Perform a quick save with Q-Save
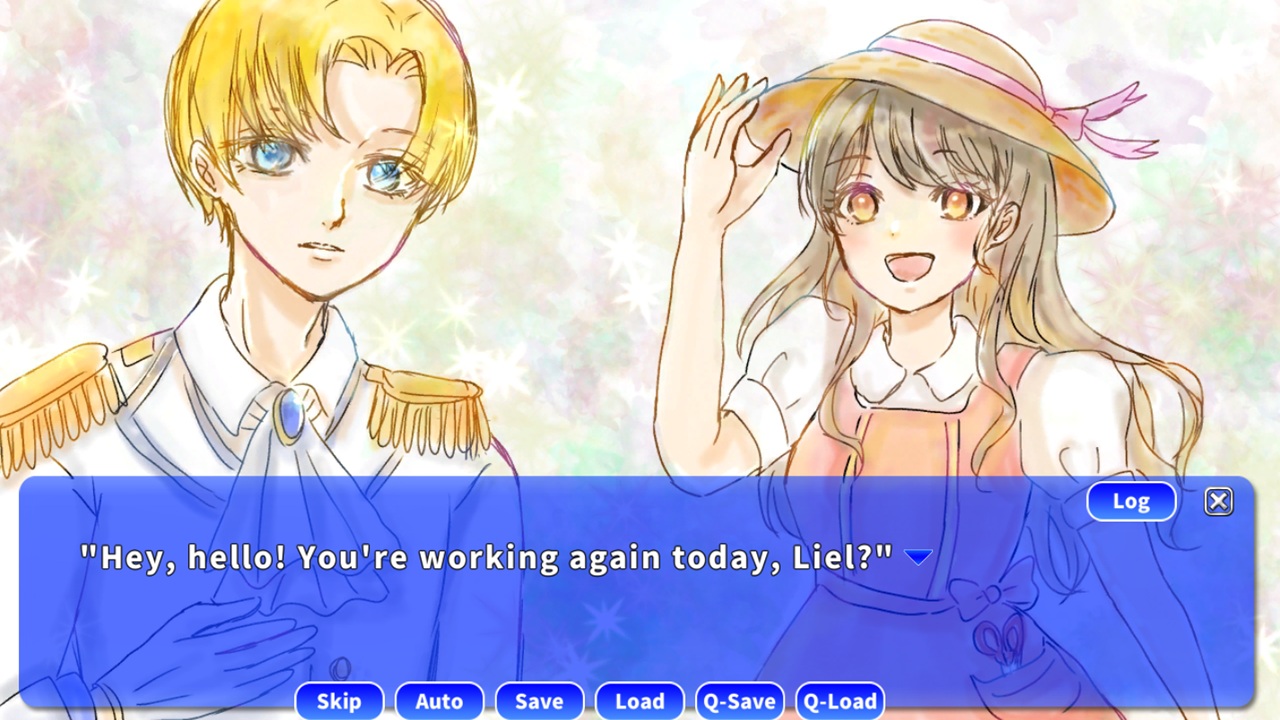 (739, 701)
